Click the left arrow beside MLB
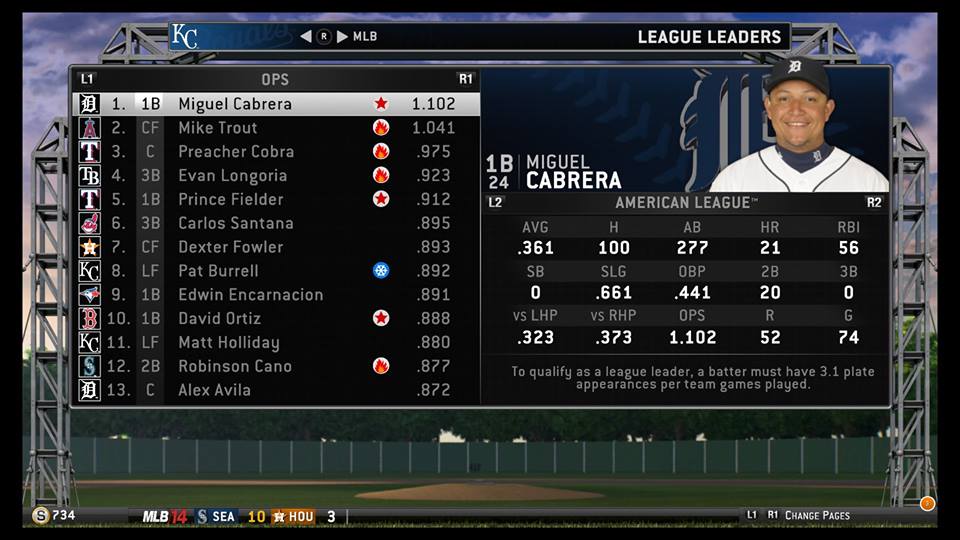Screen dimensions: 960x540 306,37
